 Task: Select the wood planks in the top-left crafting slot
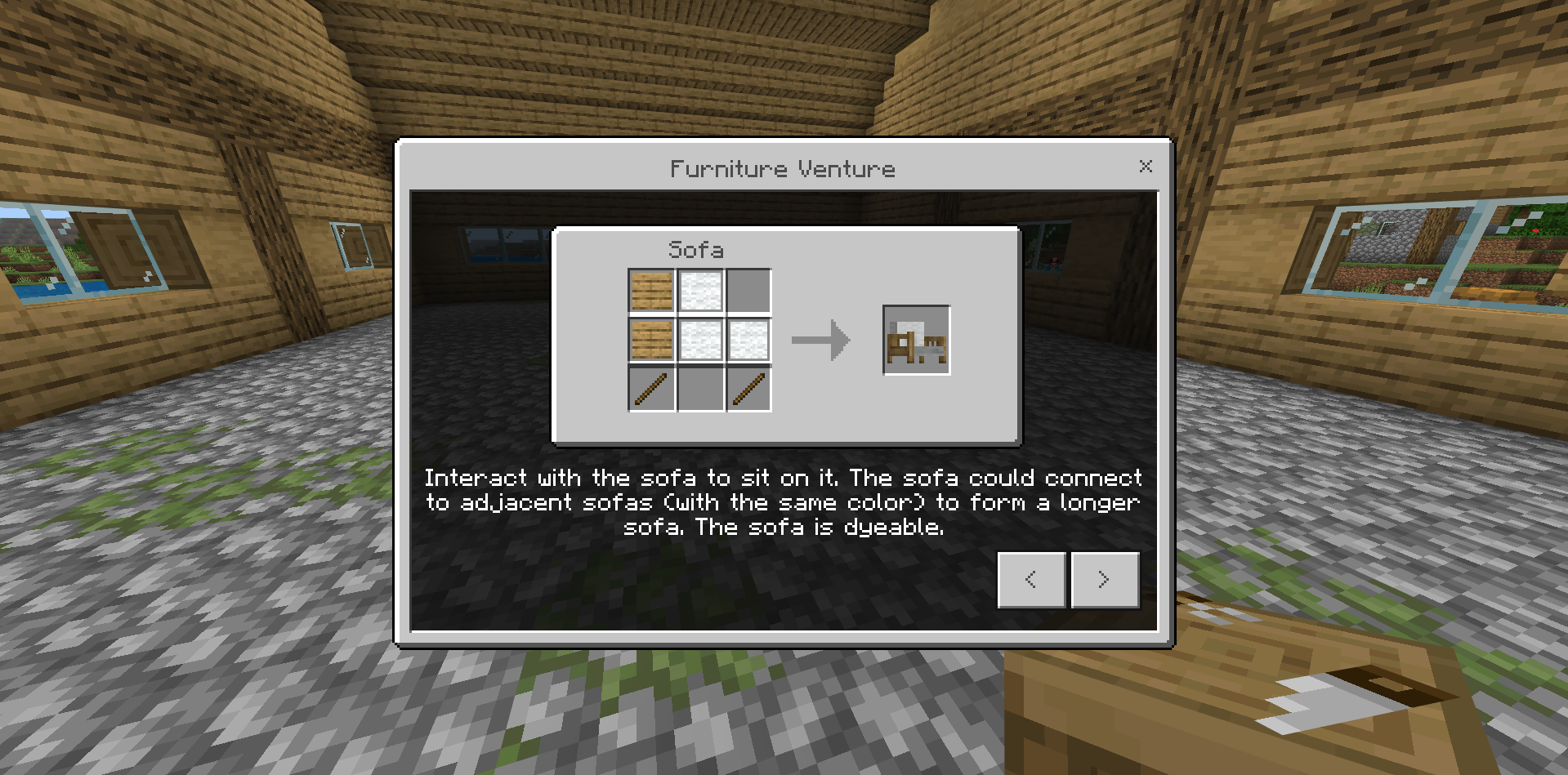click(651, 290)
